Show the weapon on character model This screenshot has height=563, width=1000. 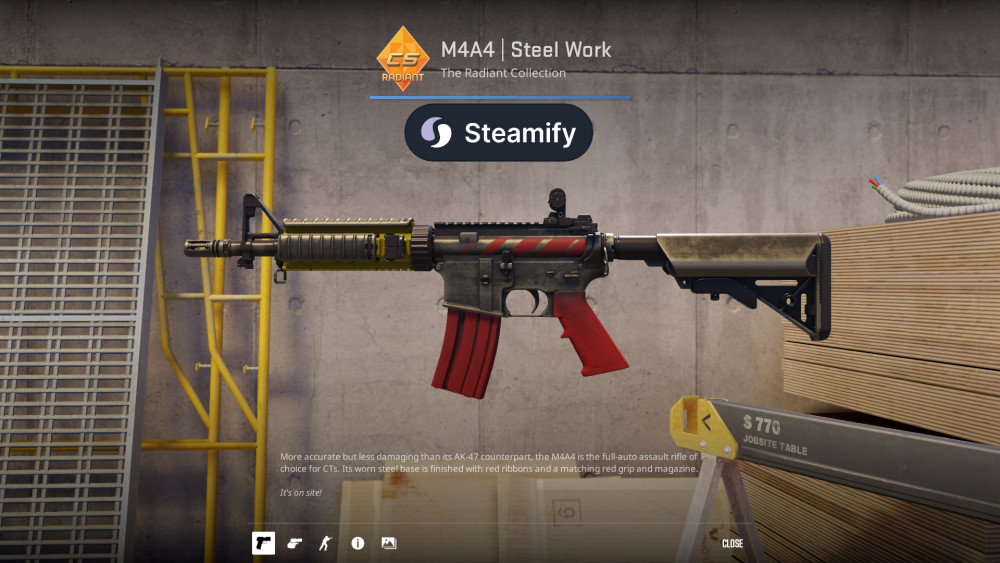pyautogui.click(x=324, y=543)
